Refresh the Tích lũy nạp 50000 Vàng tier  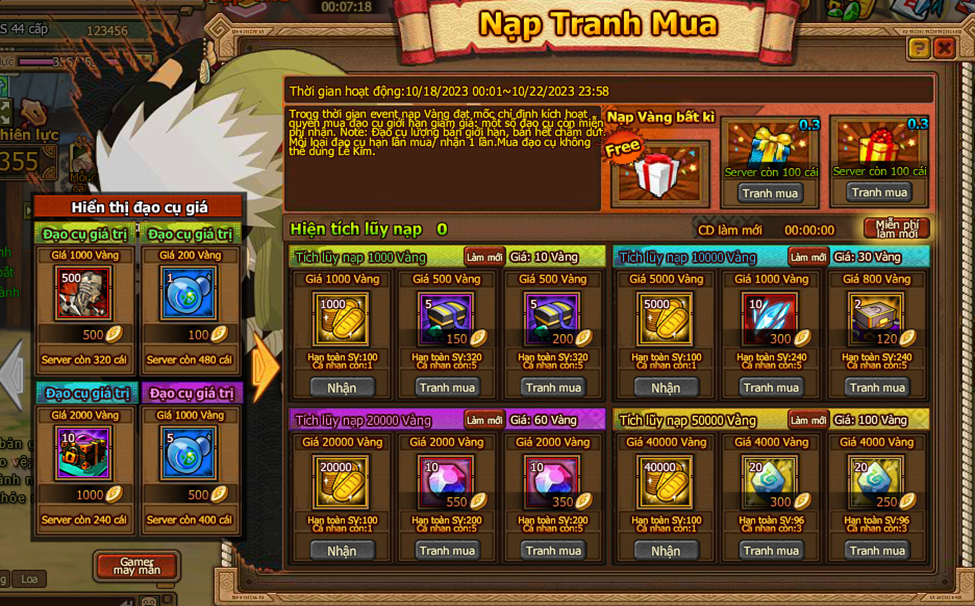point(807,420)
